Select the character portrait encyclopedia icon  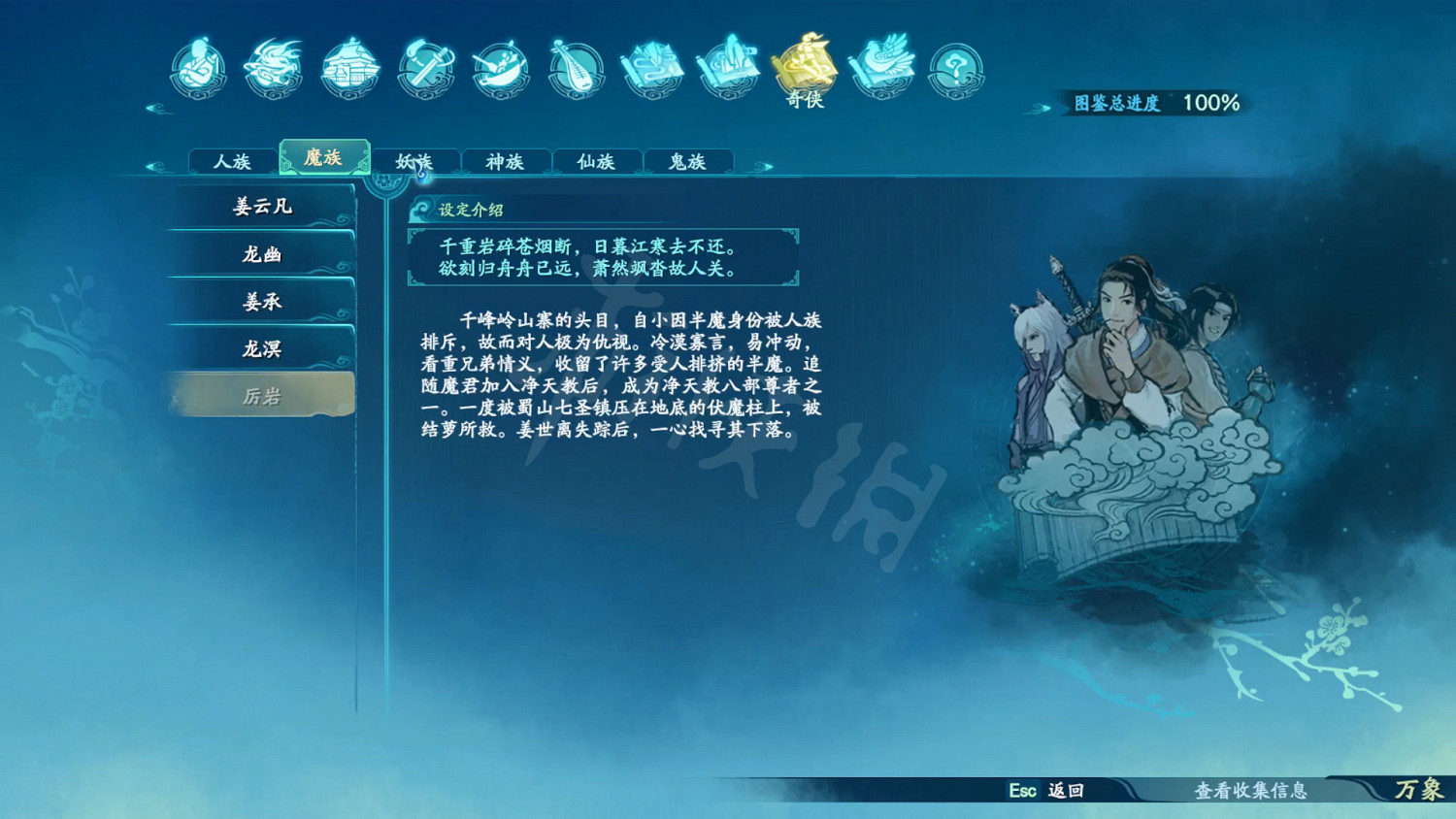199,68
